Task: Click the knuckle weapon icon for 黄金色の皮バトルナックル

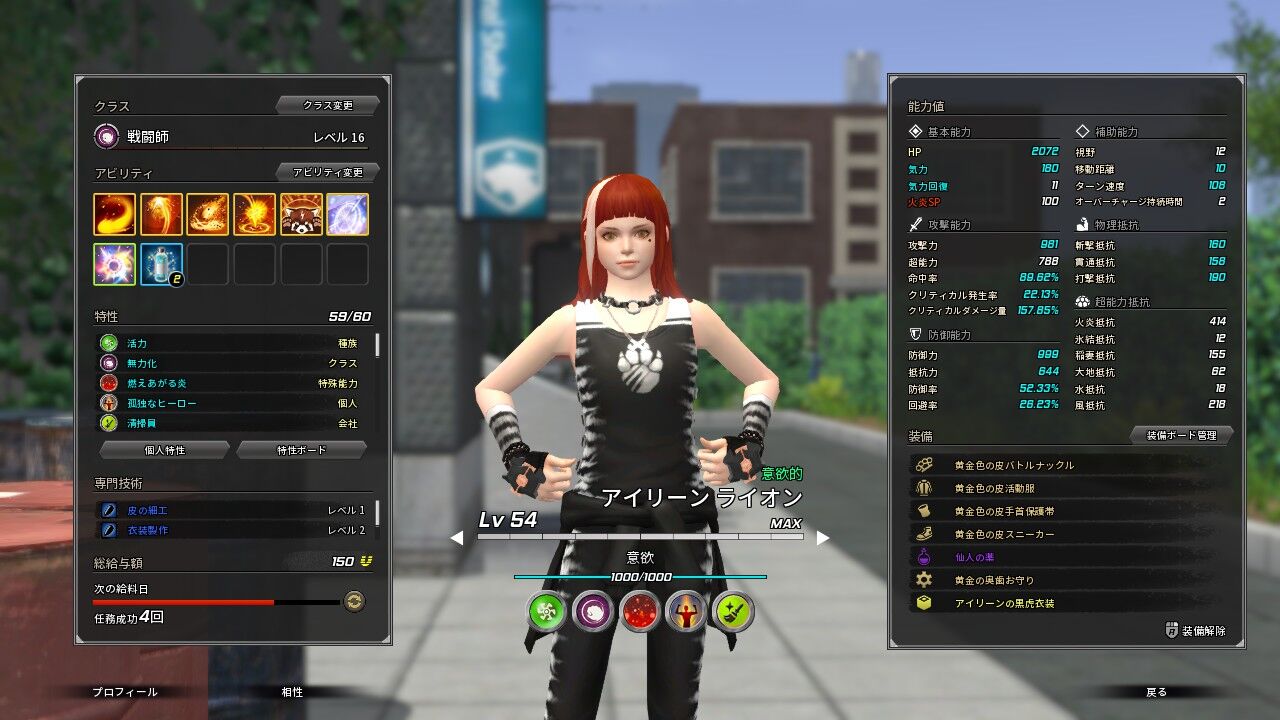Action: [925, 465]
